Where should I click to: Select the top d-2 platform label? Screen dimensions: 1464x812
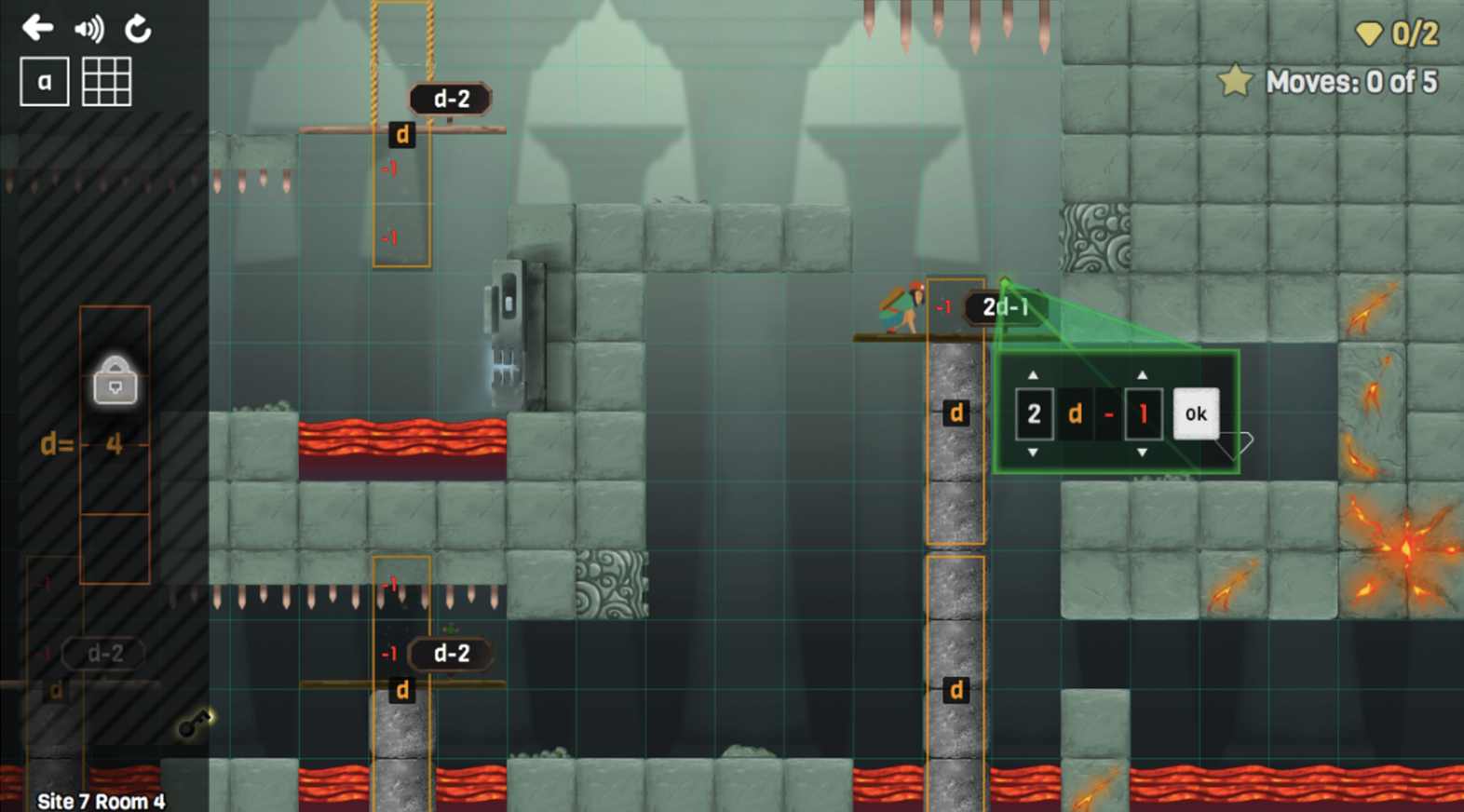coord(451,99)
